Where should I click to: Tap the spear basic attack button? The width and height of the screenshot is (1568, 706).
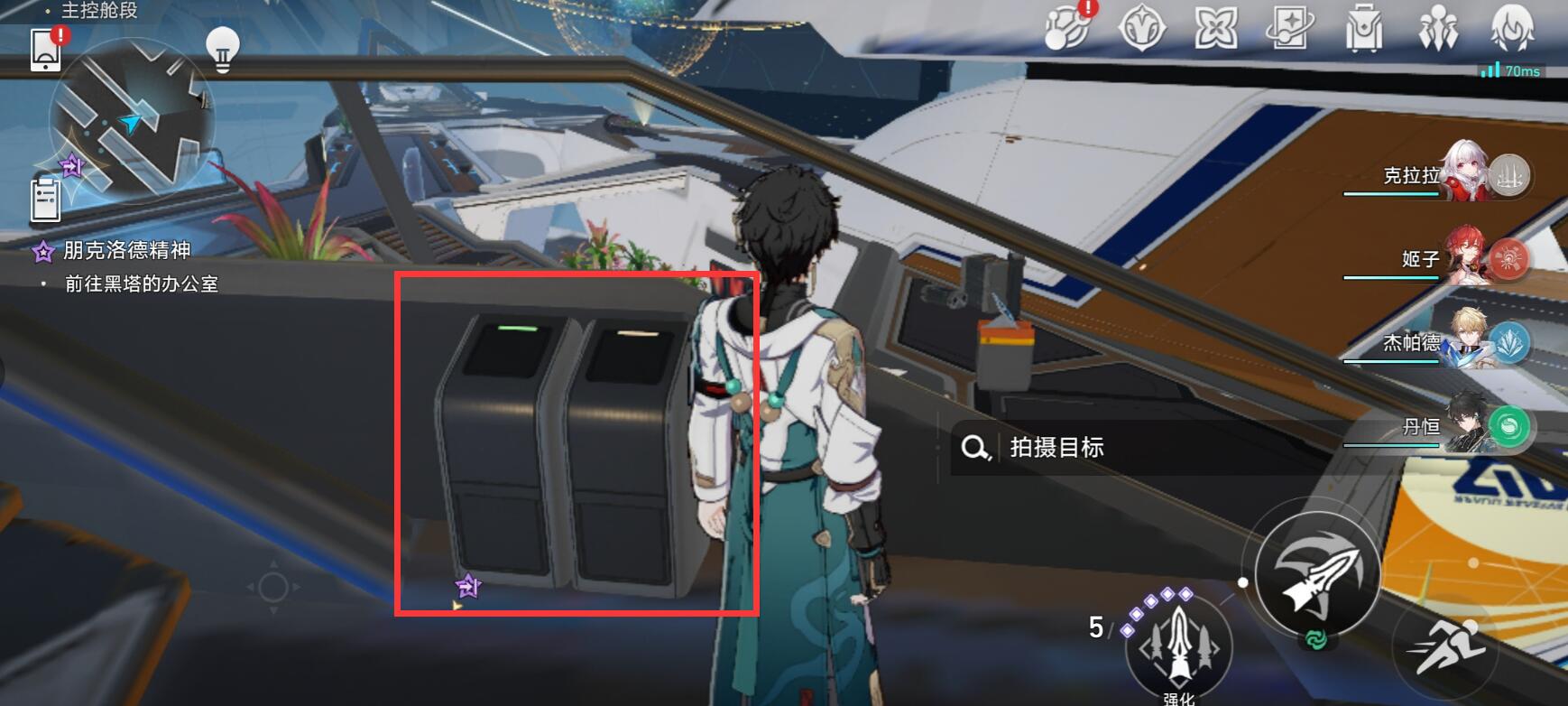coord(1317,574)
